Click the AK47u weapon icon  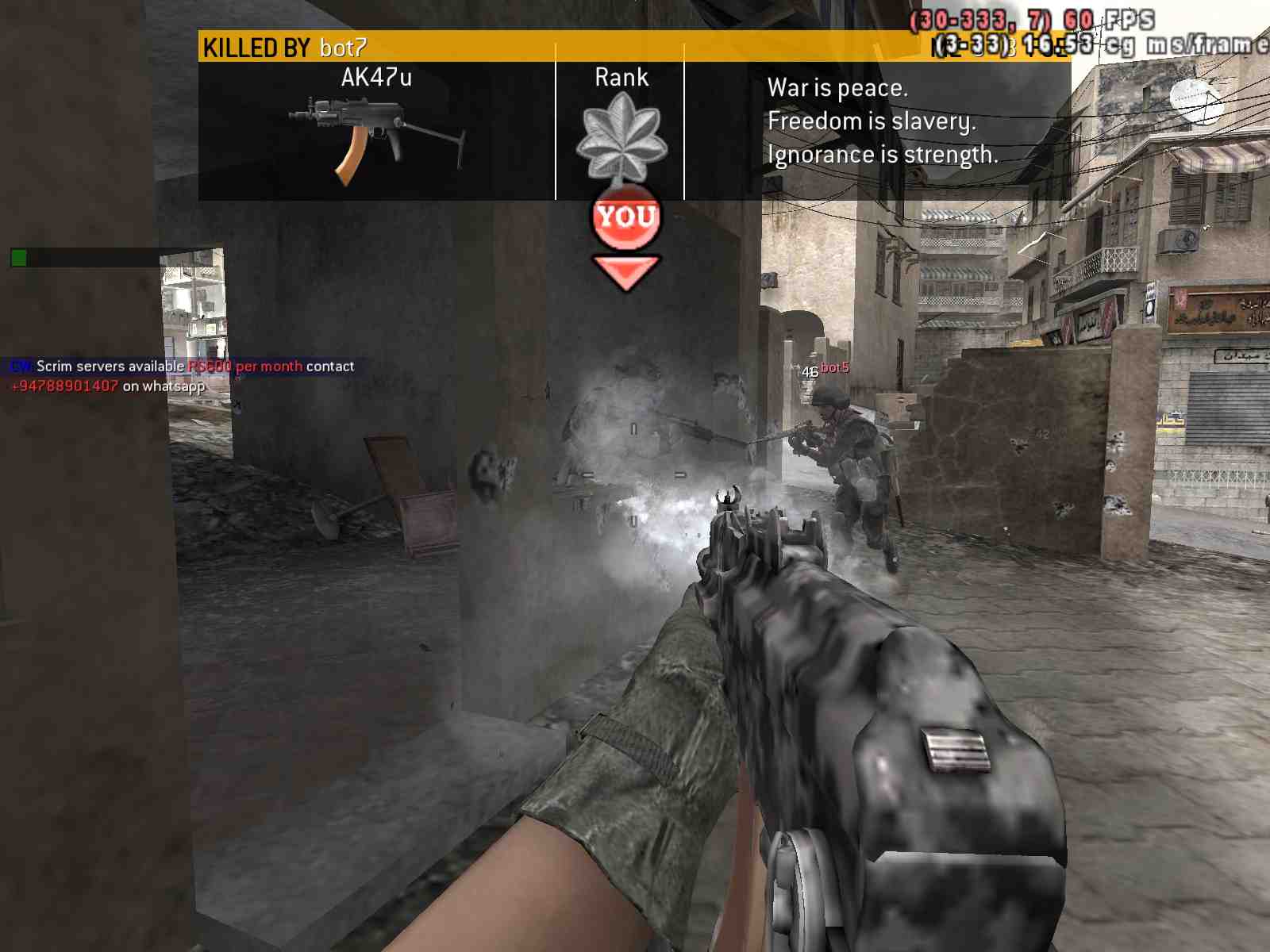[375, 139]
